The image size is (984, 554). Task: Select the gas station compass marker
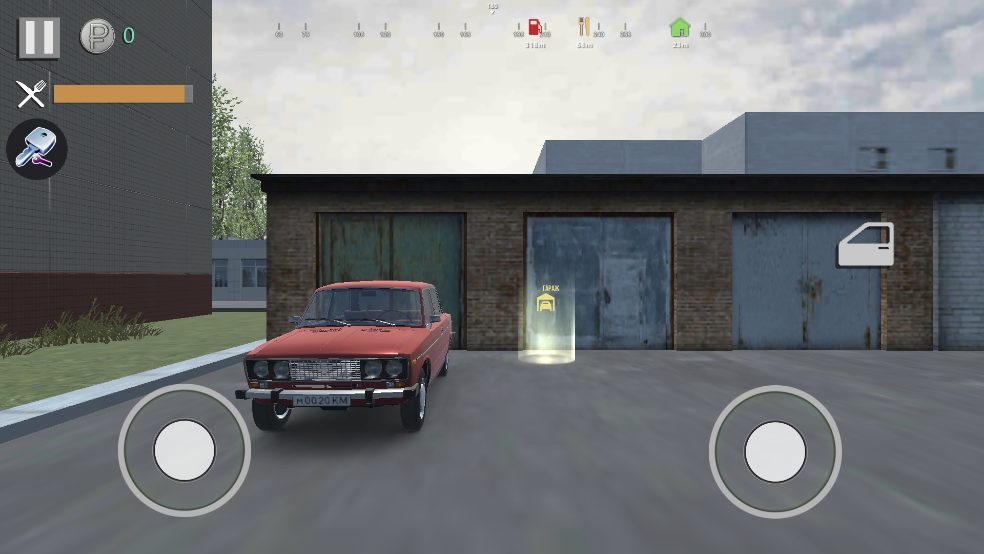click(x=535, y=28)
